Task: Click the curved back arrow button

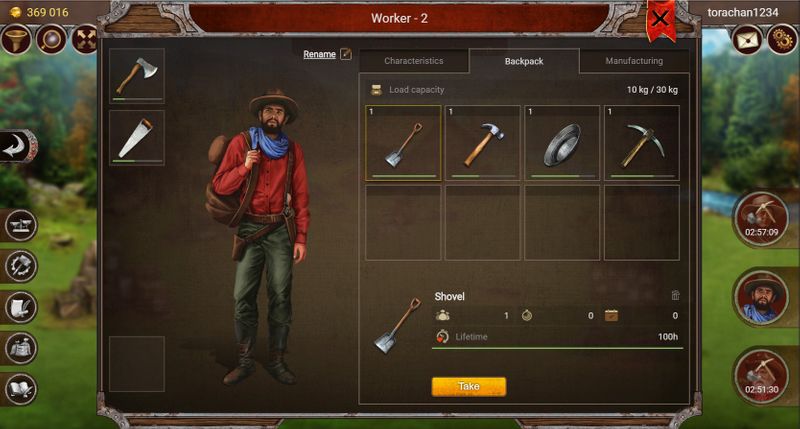Action: tap(17, 146)
